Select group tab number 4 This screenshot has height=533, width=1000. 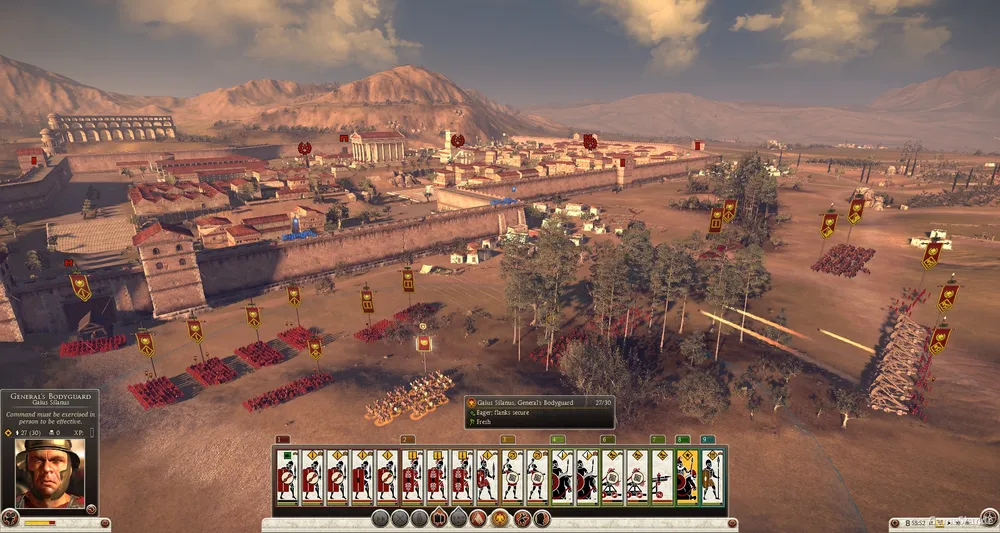pyautogui.click(x=557, y=439)
